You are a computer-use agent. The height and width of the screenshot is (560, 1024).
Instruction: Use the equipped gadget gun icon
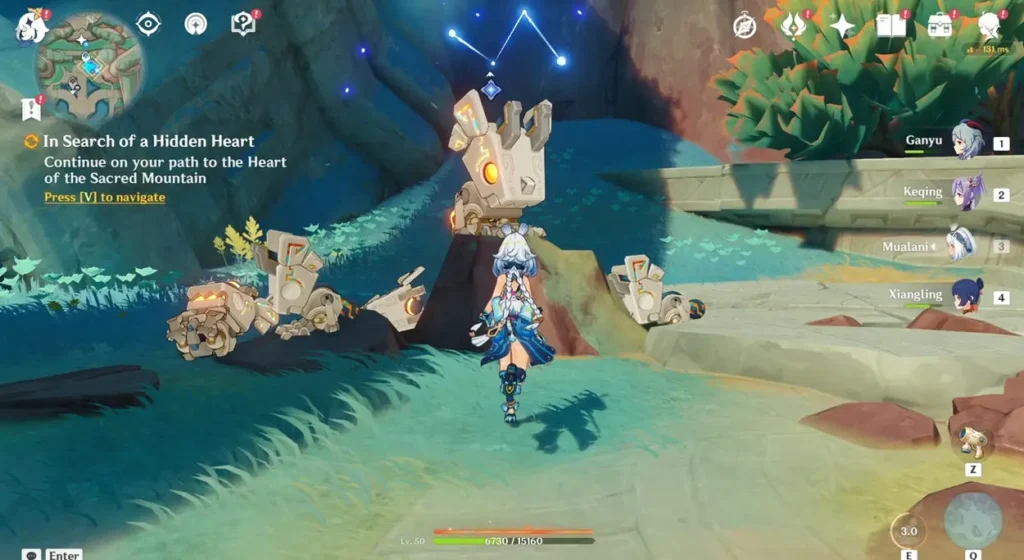pos(972,440)
